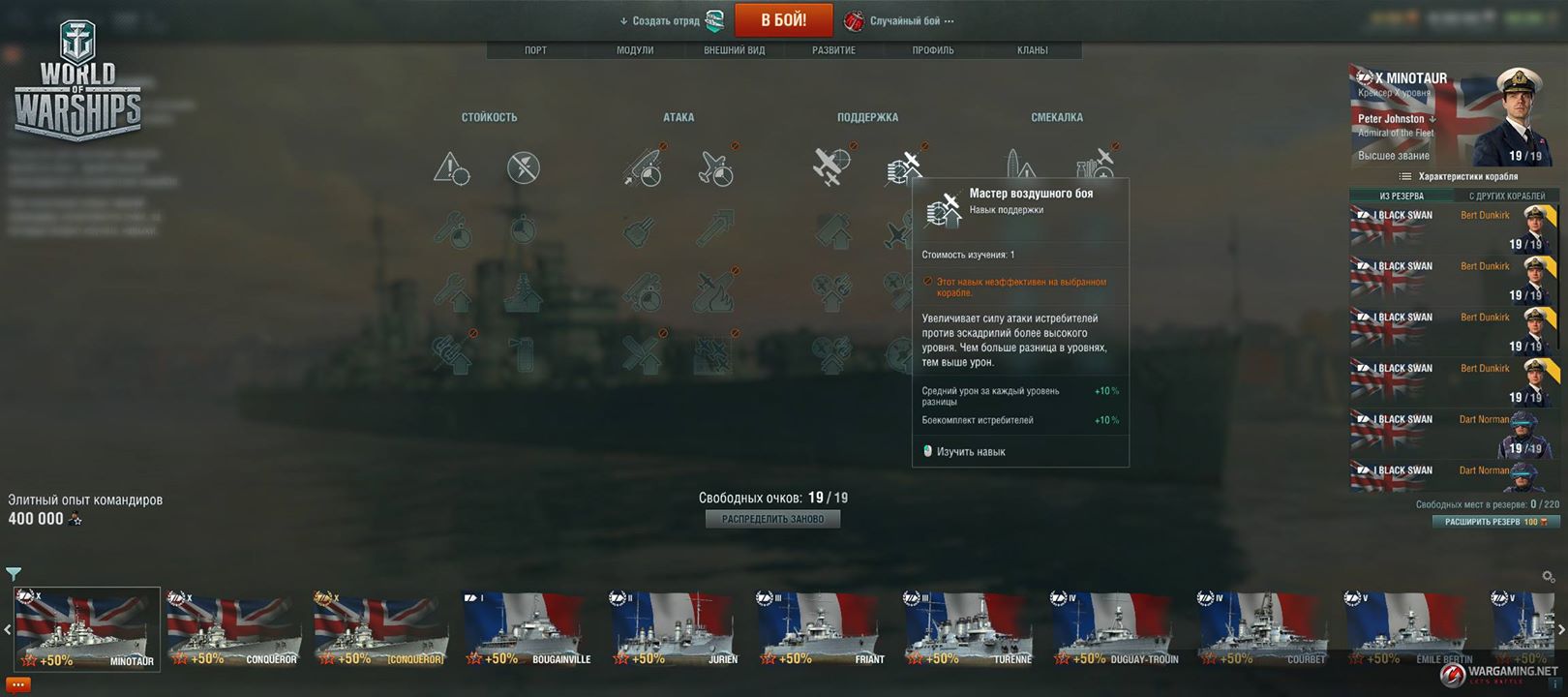Learn the skill via Изучить навык
Screen dimensions: 1568x697
coord(970,452)
